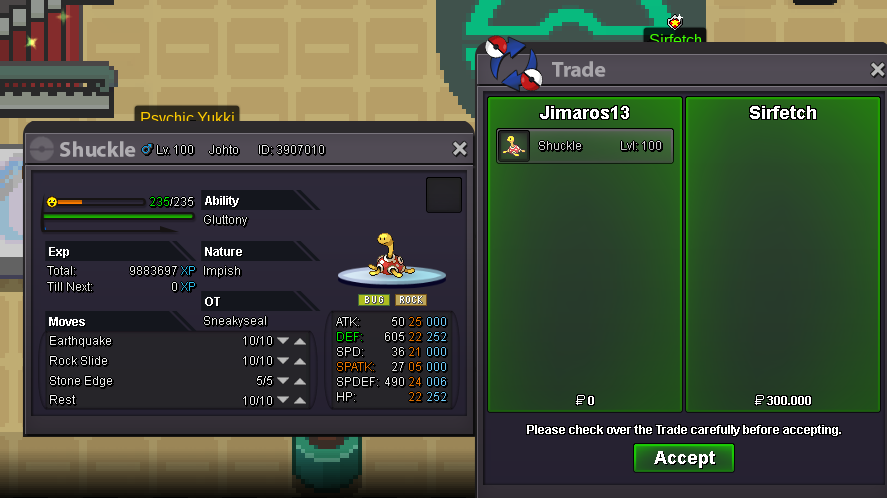The width and height of the screenshot is (887, 498).
Task: Click the Pokeball icon beside Shuckle's name
Action: coord(42,150)
